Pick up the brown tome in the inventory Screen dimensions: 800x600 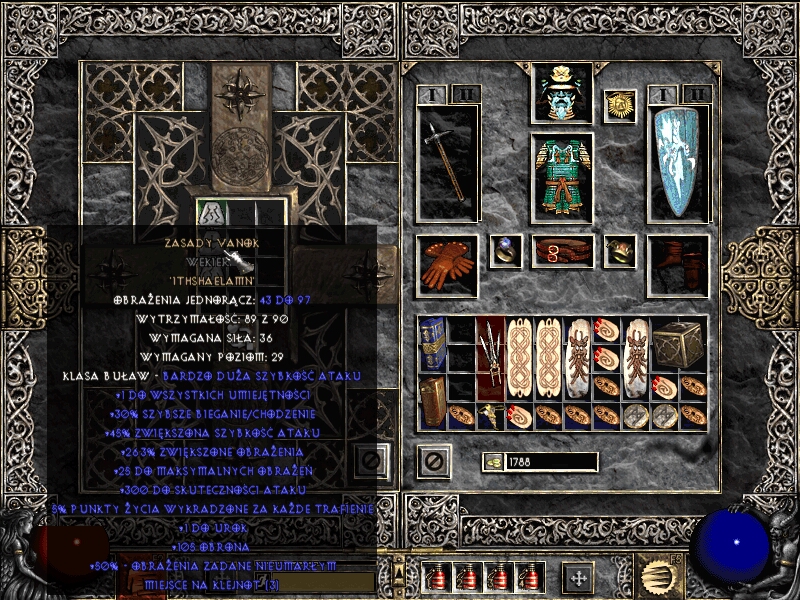pyautogui.click(x=432, y=402)
